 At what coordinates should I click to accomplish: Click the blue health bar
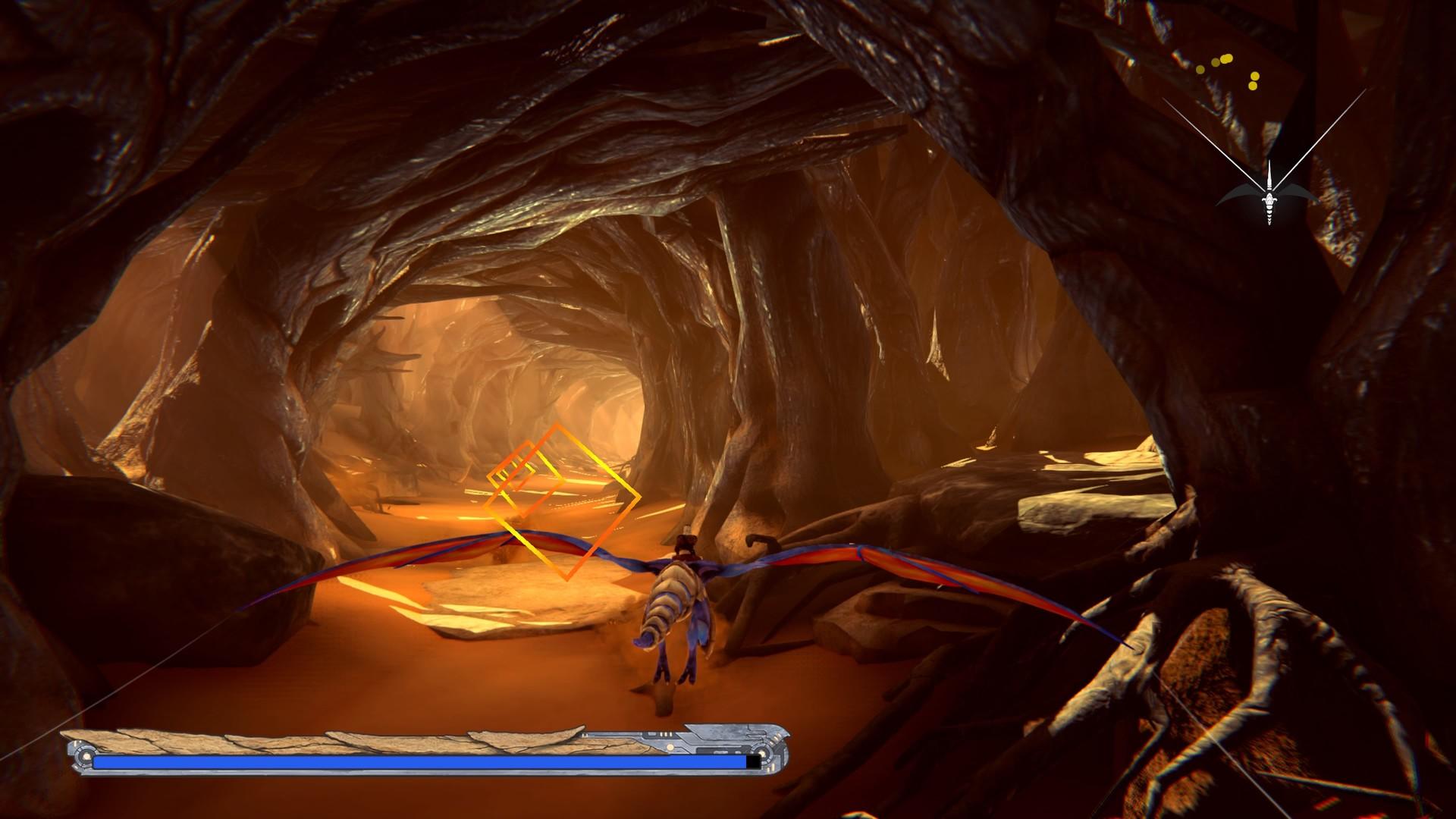point(416,761)
